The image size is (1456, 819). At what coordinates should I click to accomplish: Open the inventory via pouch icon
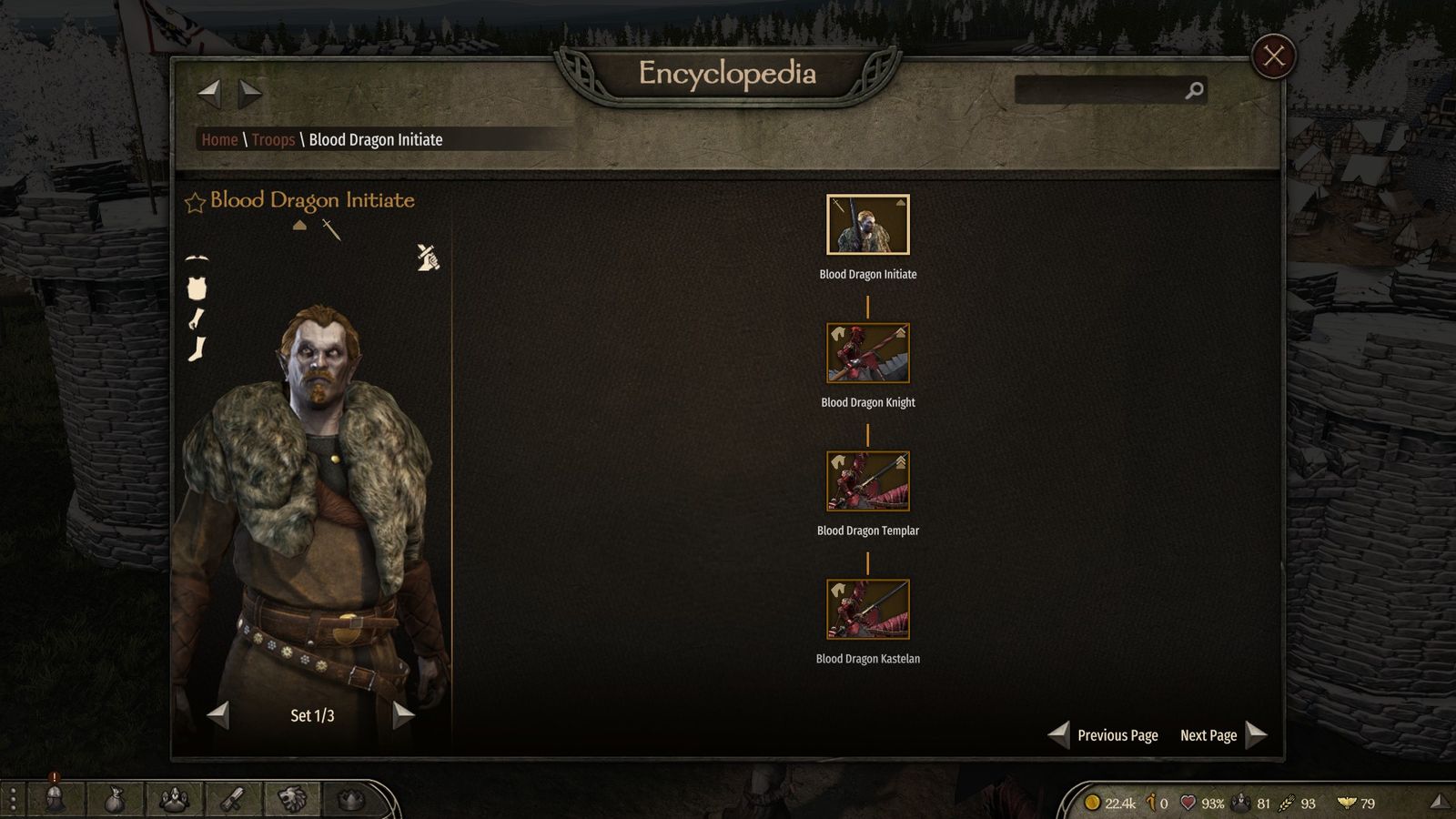tap(114, 800)
